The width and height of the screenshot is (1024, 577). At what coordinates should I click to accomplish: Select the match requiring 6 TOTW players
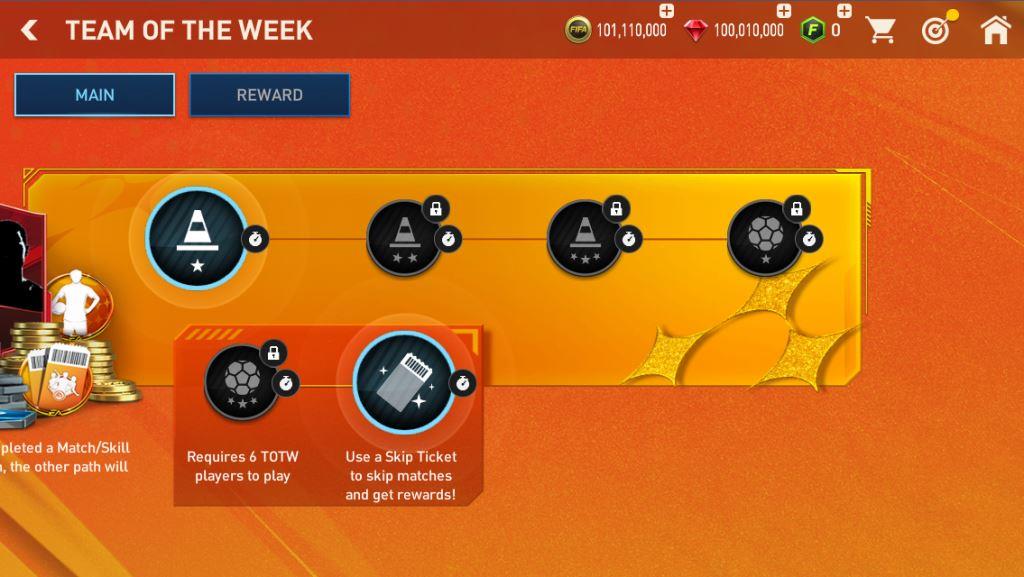click(242, 381)
